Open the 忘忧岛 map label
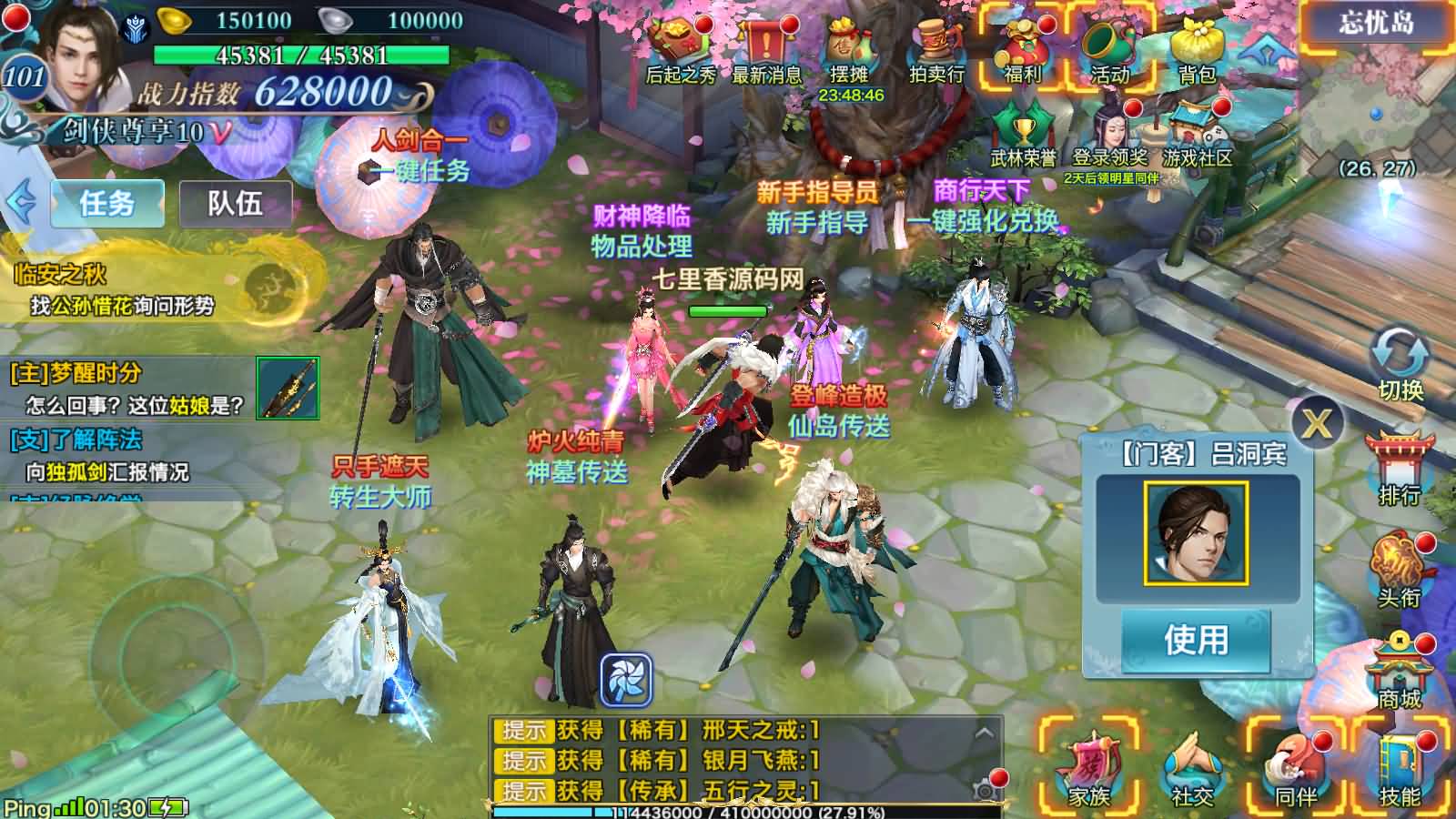1456x819 pixels. point(1376,24)
